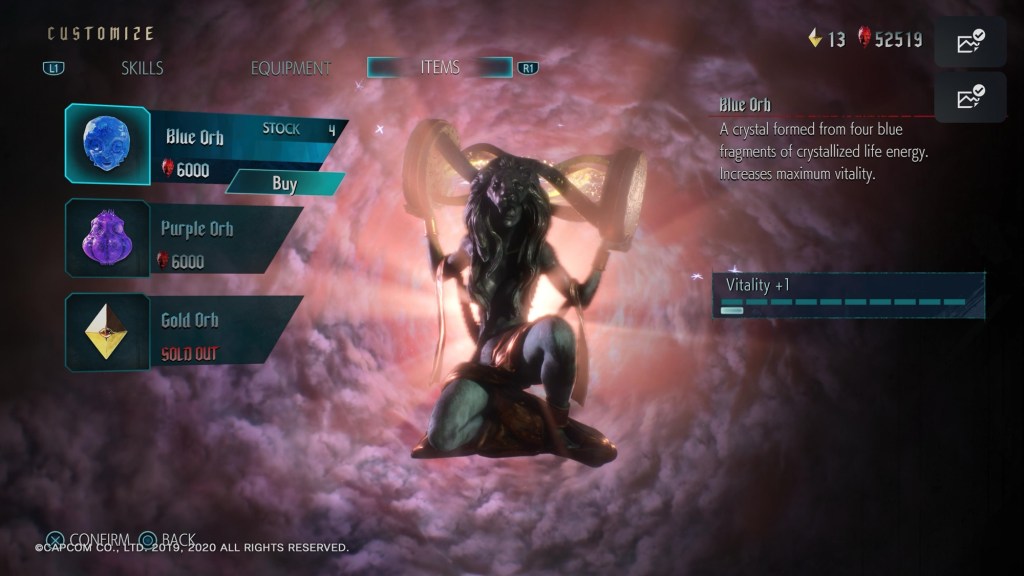Buy the Blue Orb

(x=285, y=183)
